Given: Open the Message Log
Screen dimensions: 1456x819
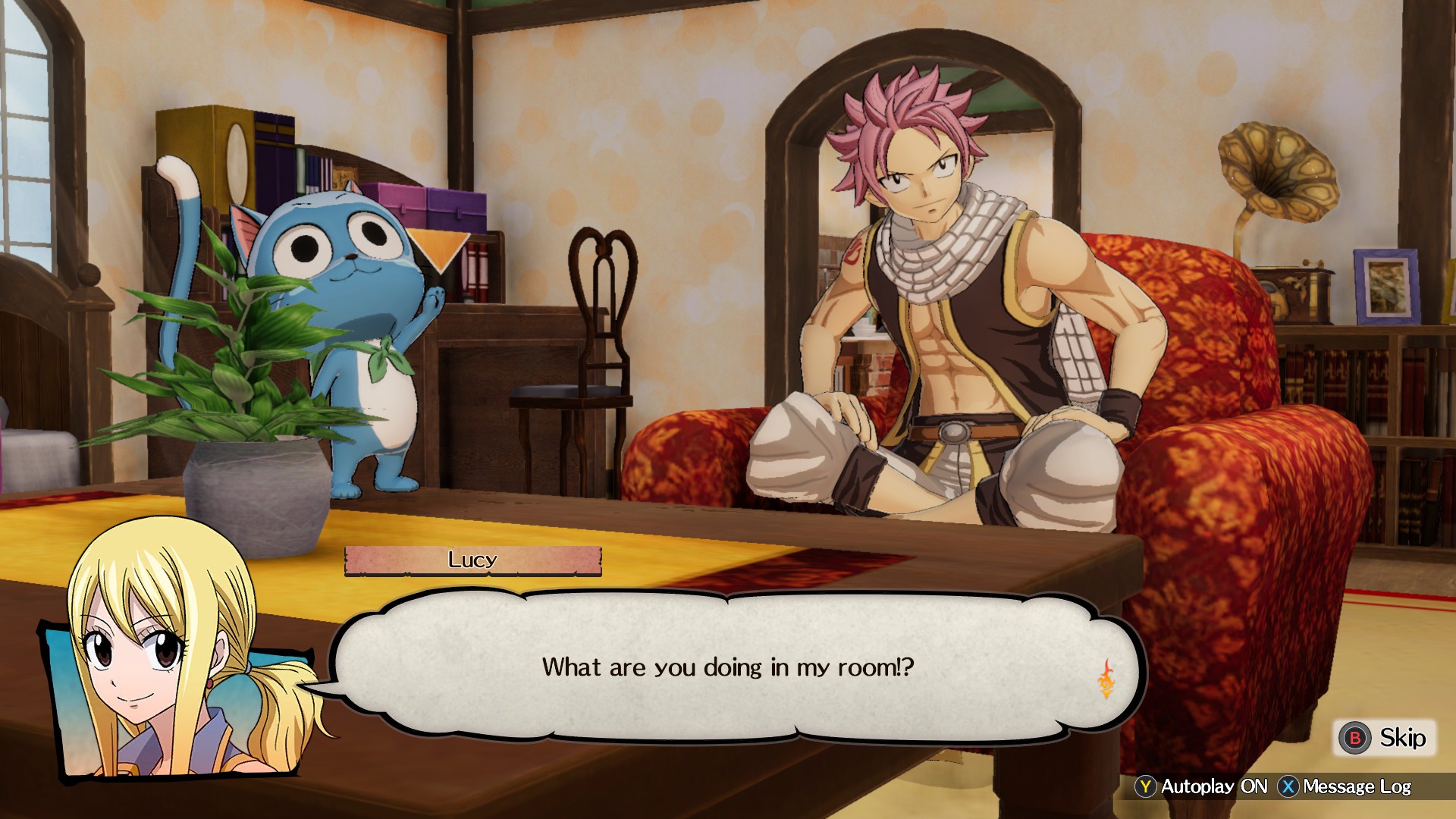Looking at the screenshot, I should 1345,787.
